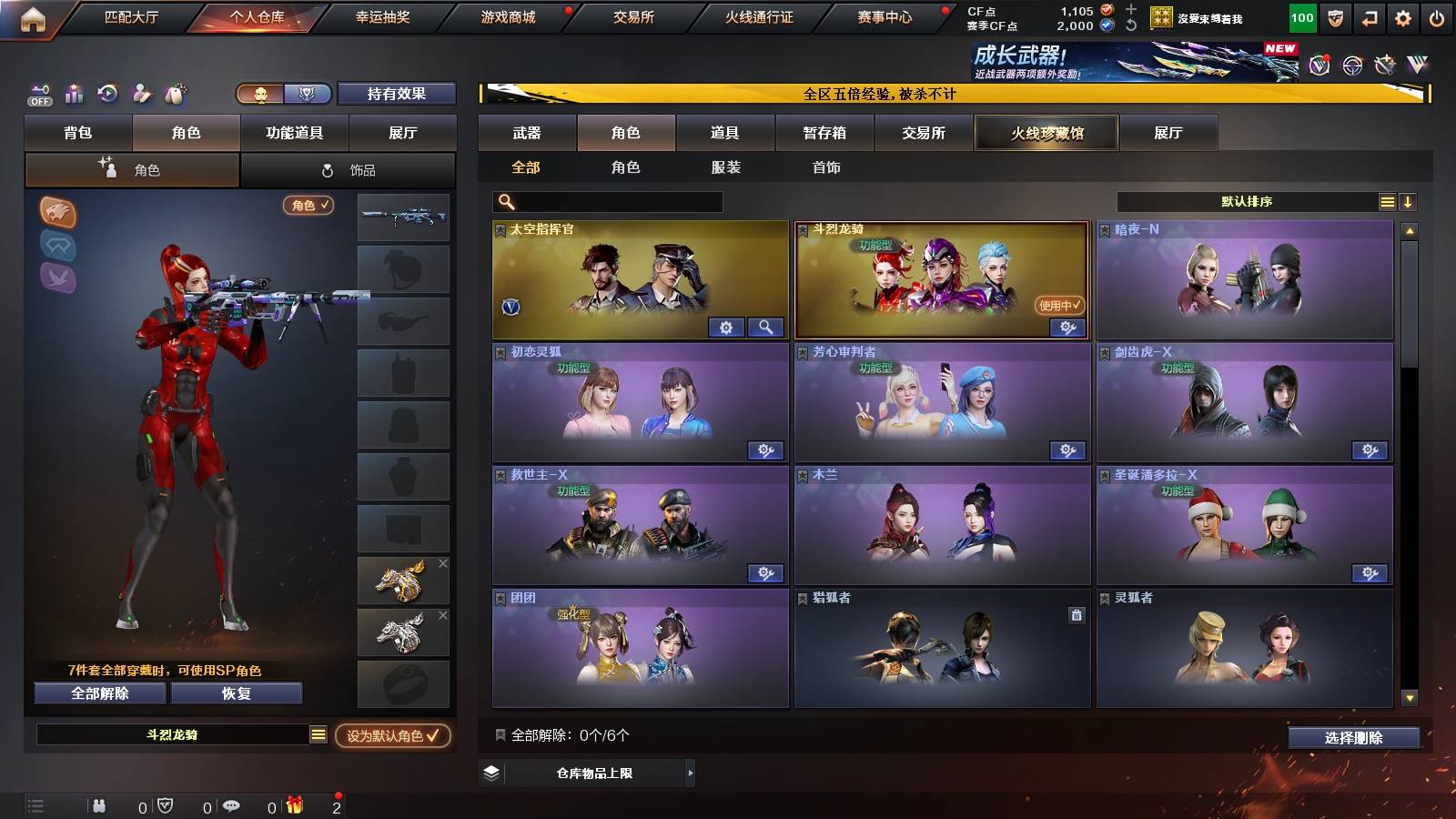1456x819 pixels.
Task: Select the character customization brush icon
Action: tap(141, 92)
